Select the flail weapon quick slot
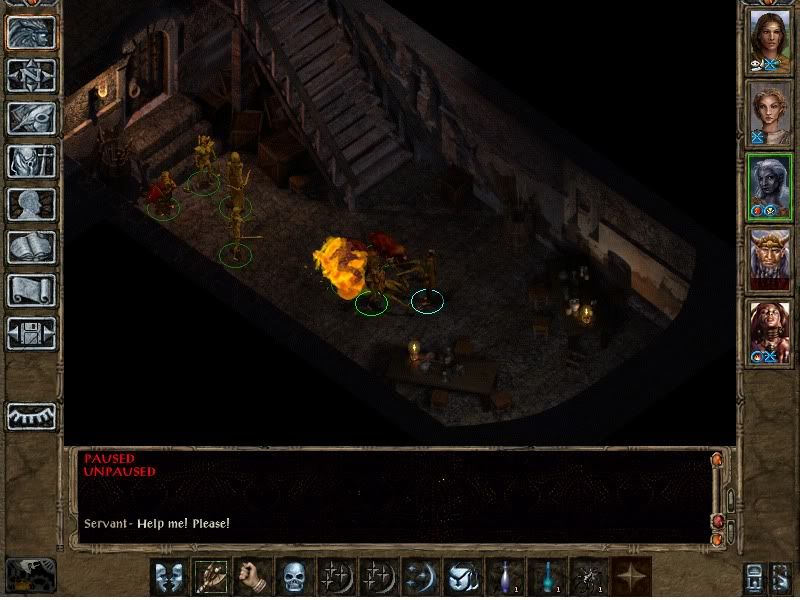 (208, 577)
